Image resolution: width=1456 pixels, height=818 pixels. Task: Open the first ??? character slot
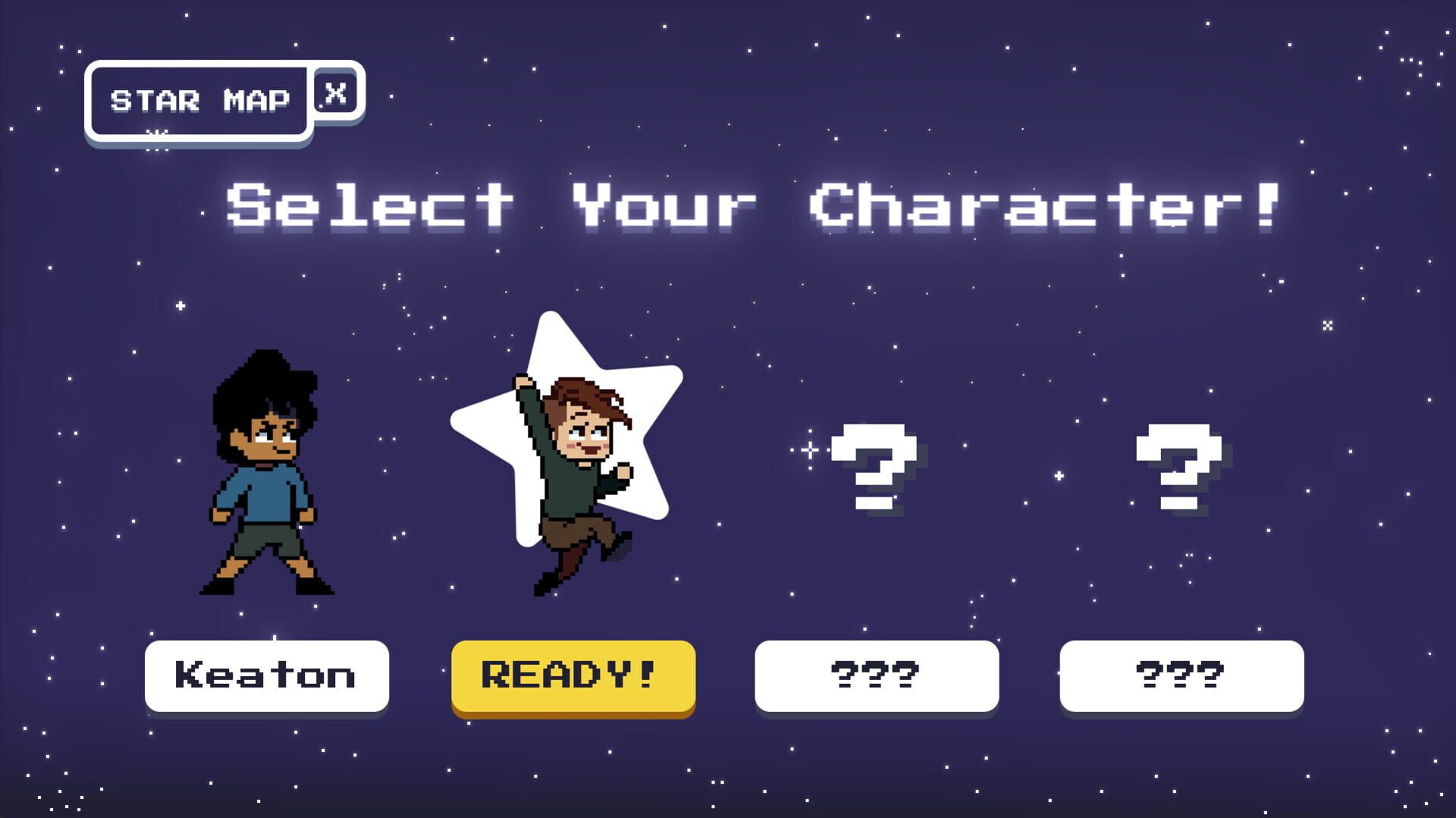point(876,676)
